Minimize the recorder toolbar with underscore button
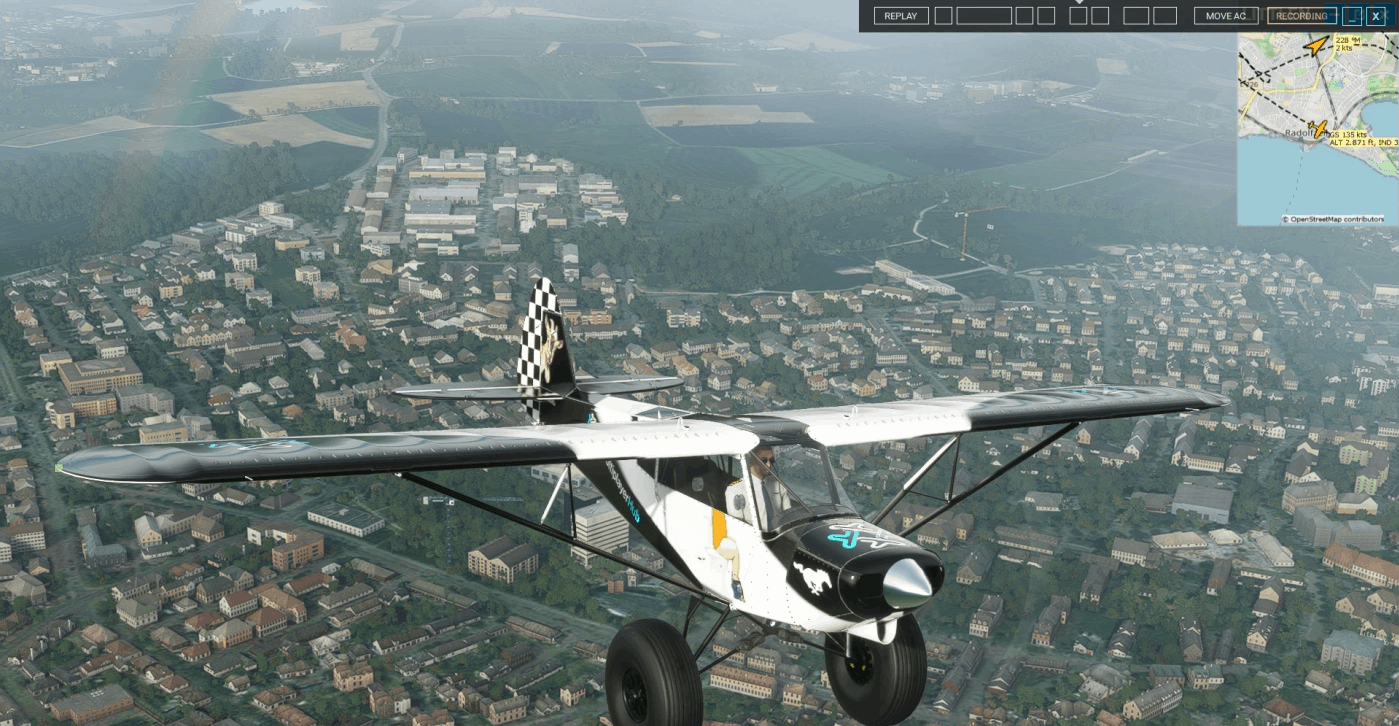1399x726 pixels. pyautogui.click(x=1353, y=16)
